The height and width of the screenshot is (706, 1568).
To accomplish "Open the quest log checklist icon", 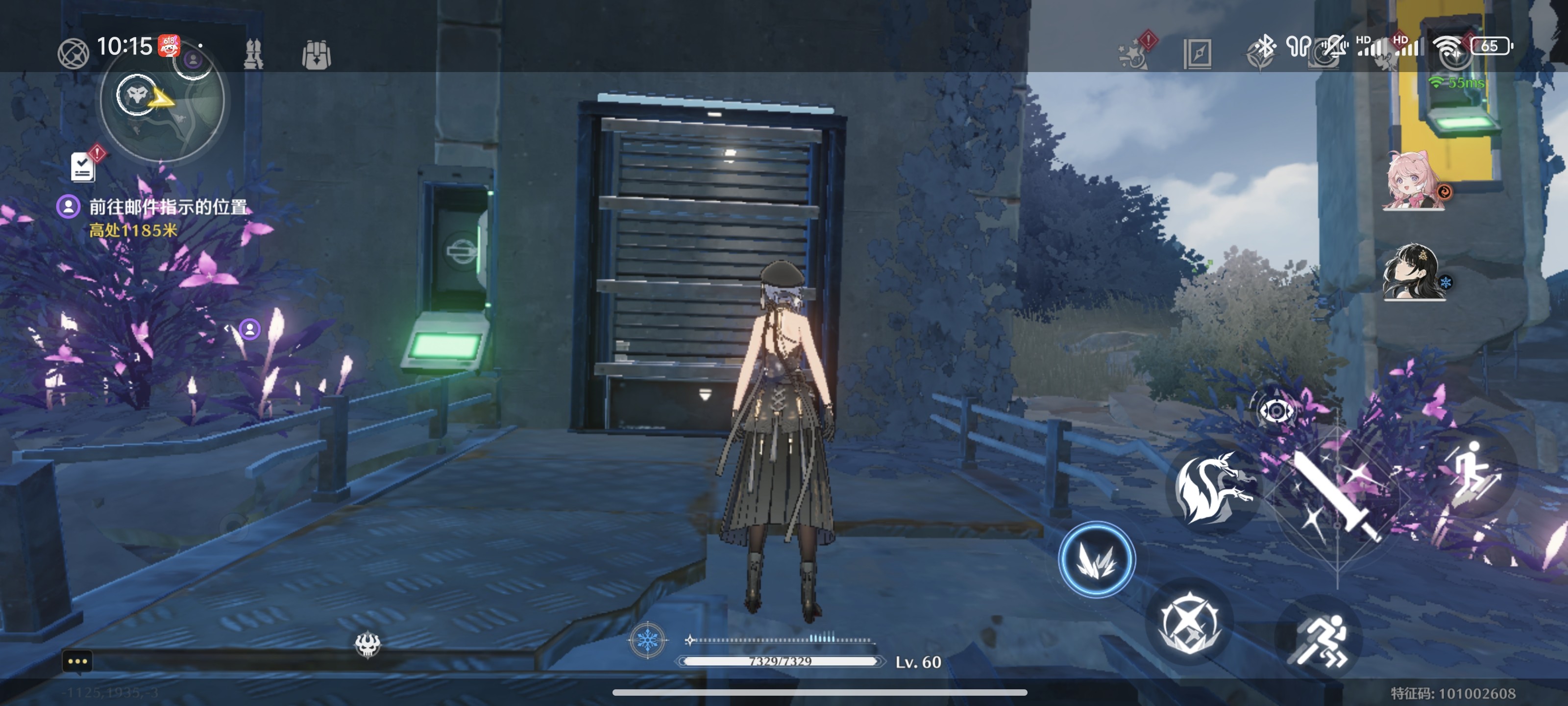I will coord(83,166).
